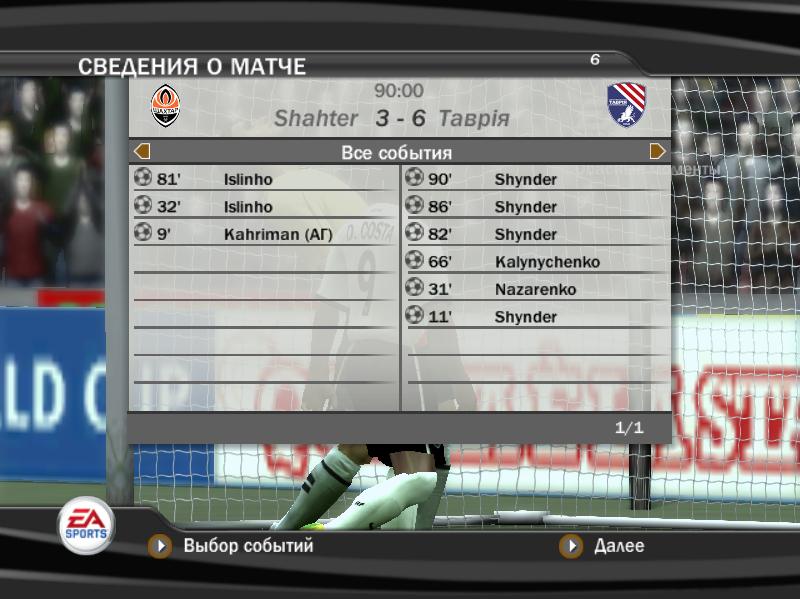Image resolution: width=800 pixels, height=599 pixels.
Task: Choose the Kahriman (АГ) 9' event
Action: [263, 235]
